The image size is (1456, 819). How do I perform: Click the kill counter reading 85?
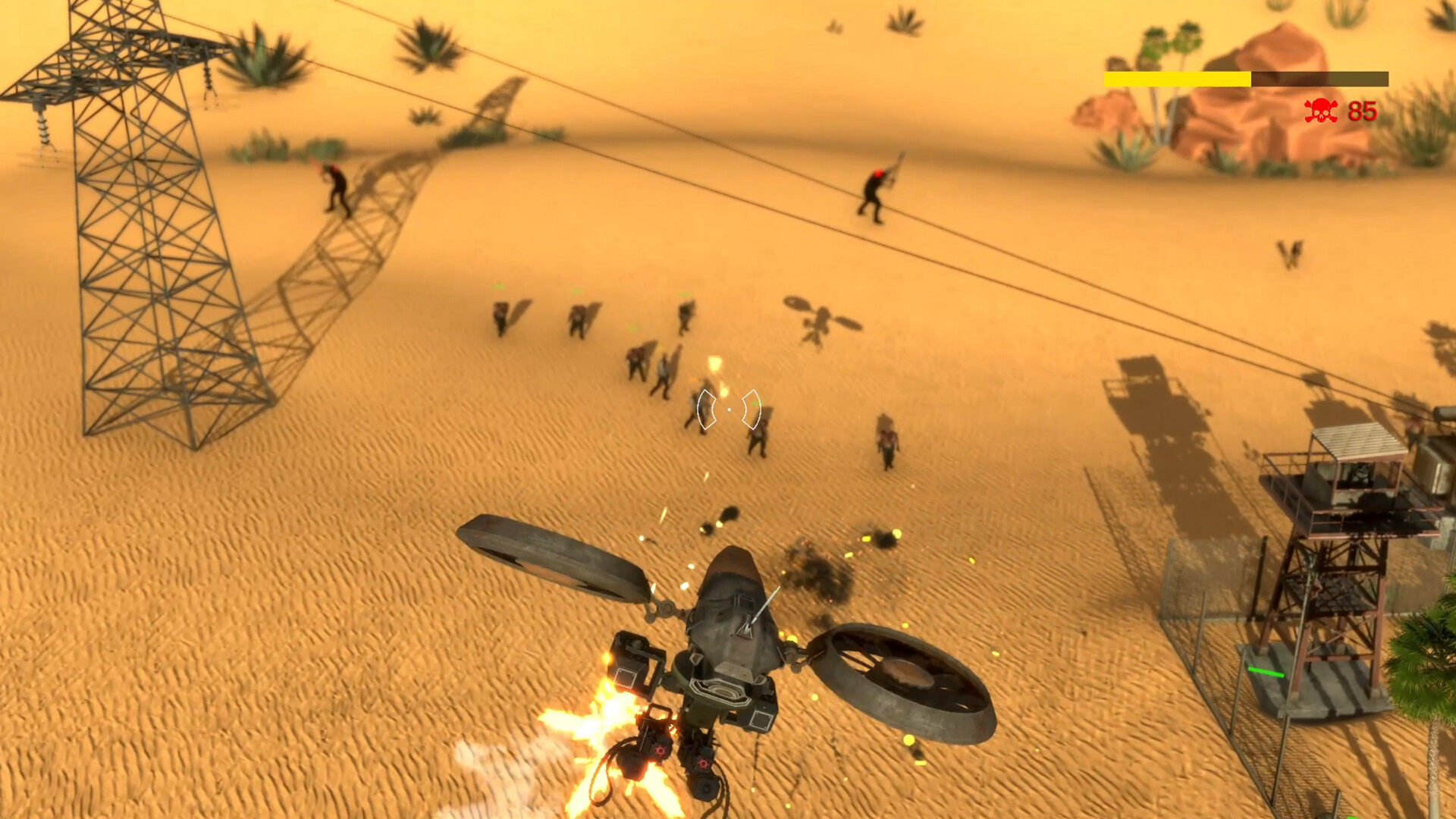[1360, 111]
